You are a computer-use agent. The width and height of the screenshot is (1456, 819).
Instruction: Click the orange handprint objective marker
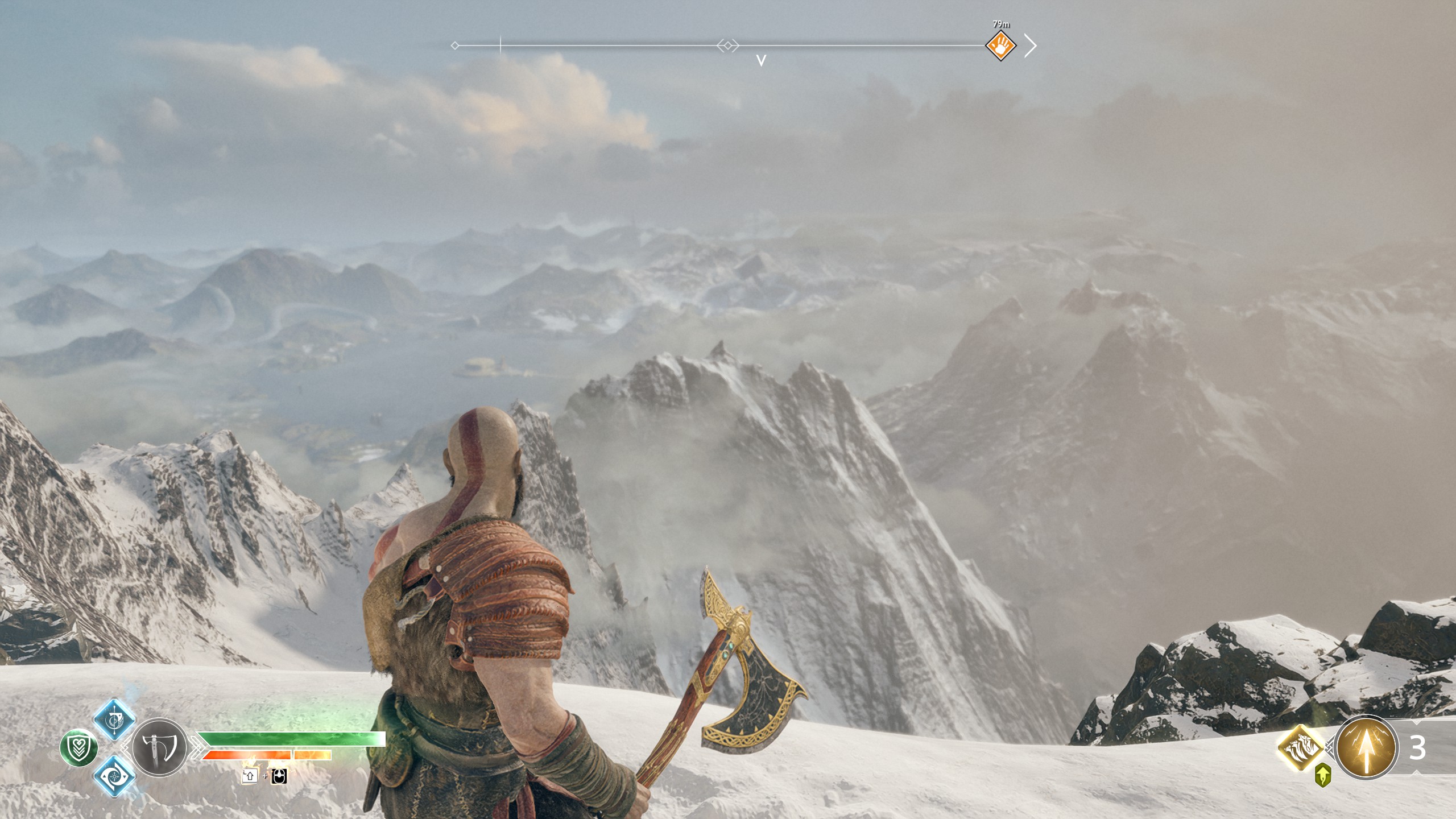click(1000, 45)
